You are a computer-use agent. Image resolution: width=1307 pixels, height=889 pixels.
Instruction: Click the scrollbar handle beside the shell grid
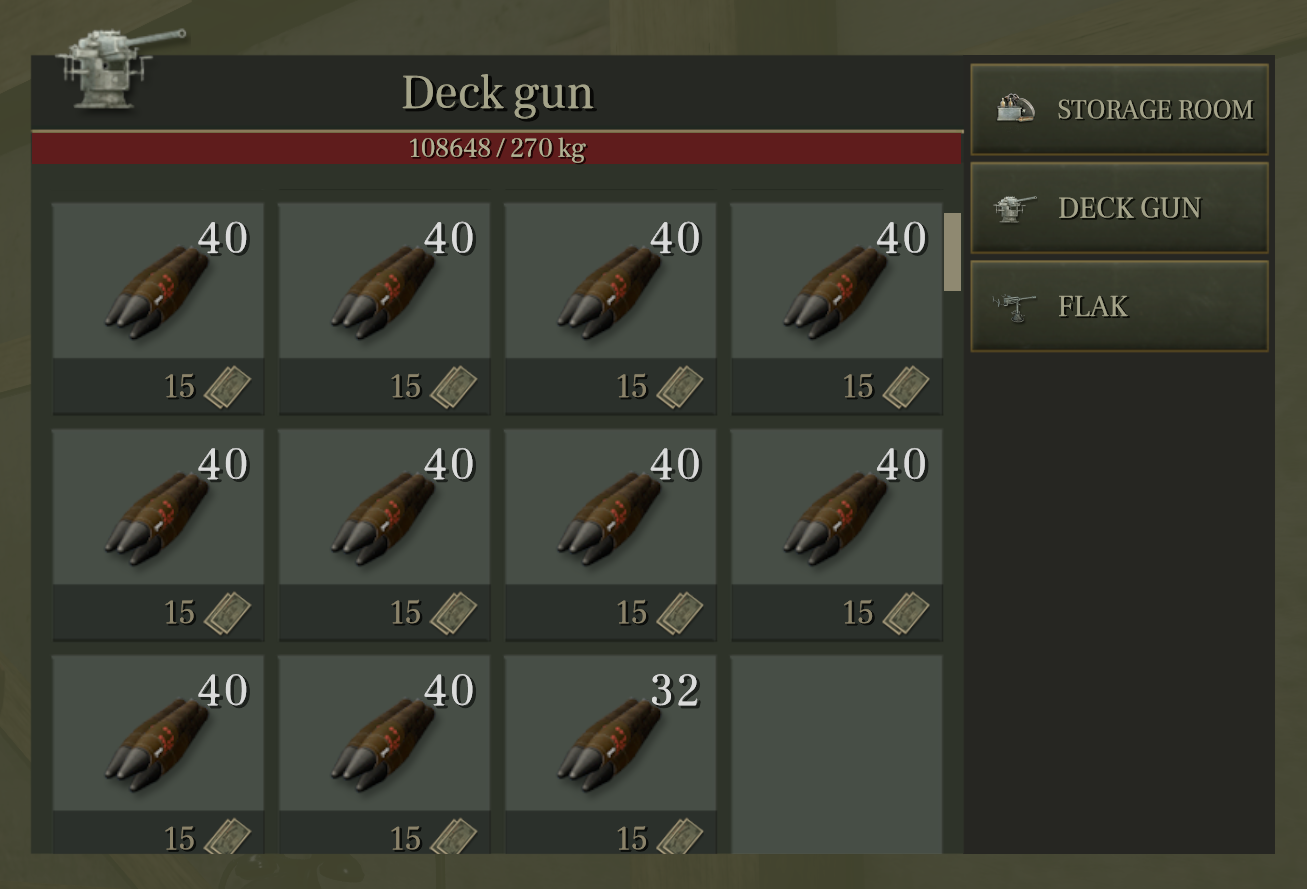point(950,250)
